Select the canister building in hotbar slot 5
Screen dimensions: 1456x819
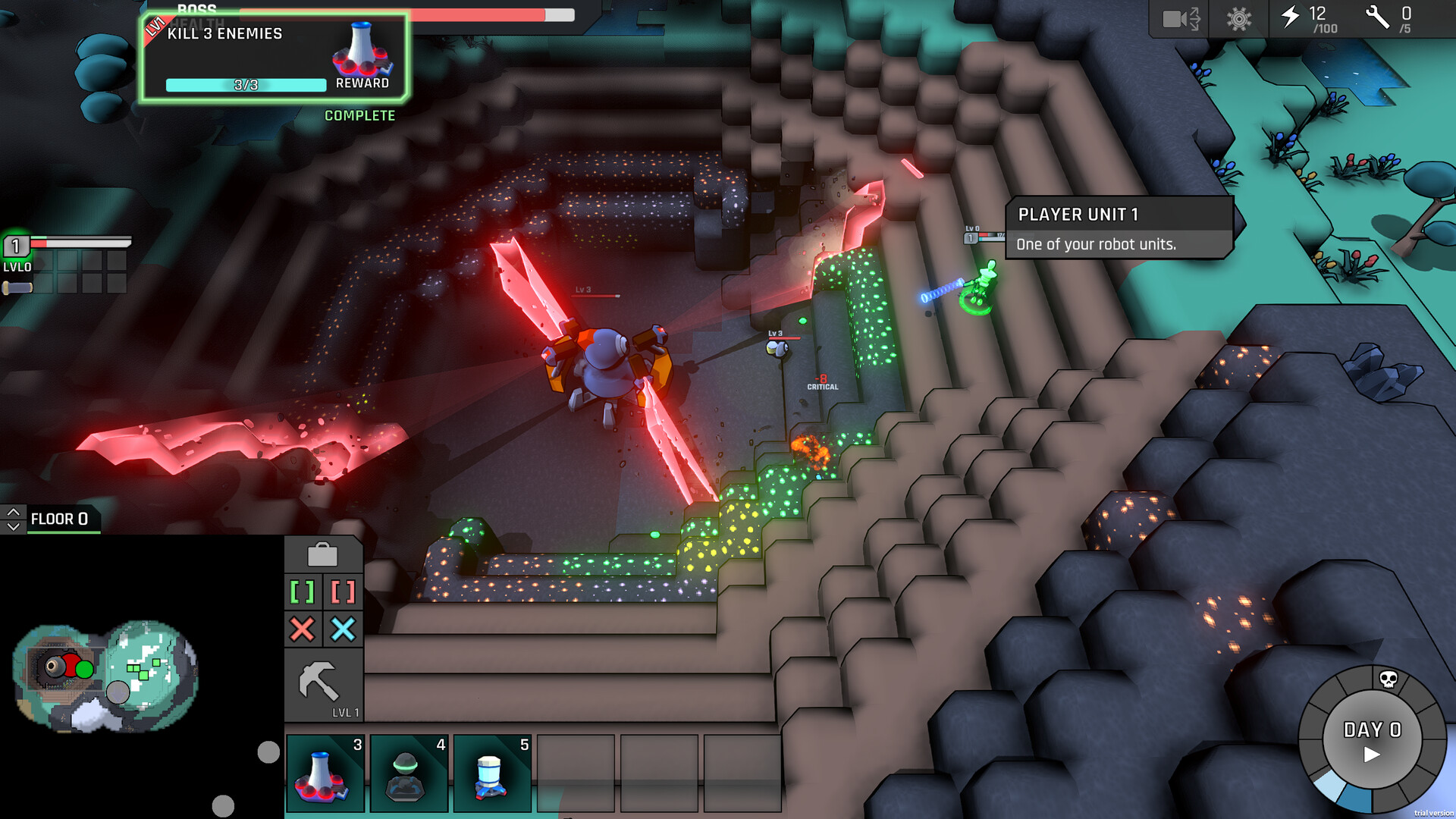click(491, 772)
